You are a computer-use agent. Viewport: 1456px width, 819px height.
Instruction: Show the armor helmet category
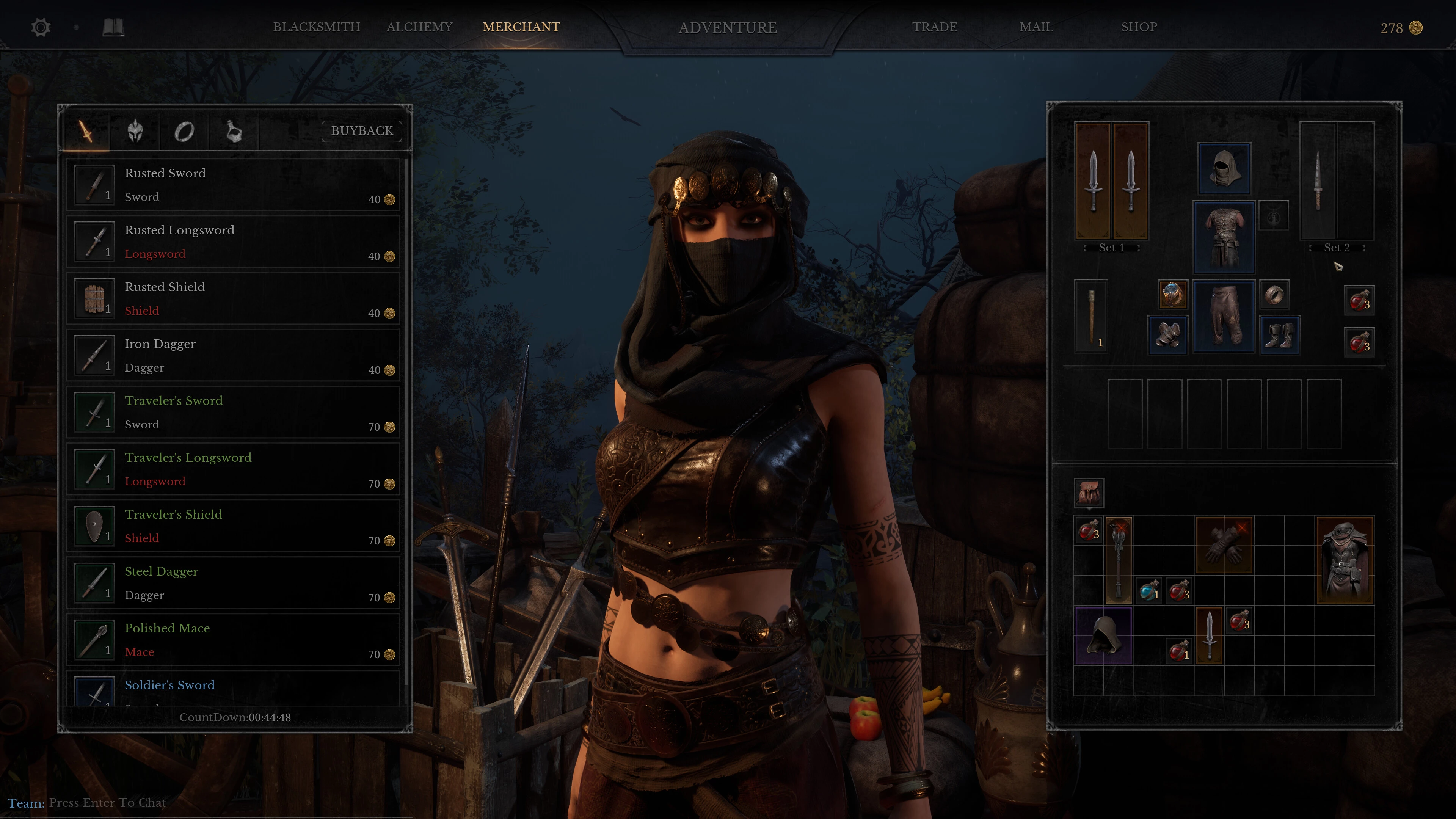point(135,132)
